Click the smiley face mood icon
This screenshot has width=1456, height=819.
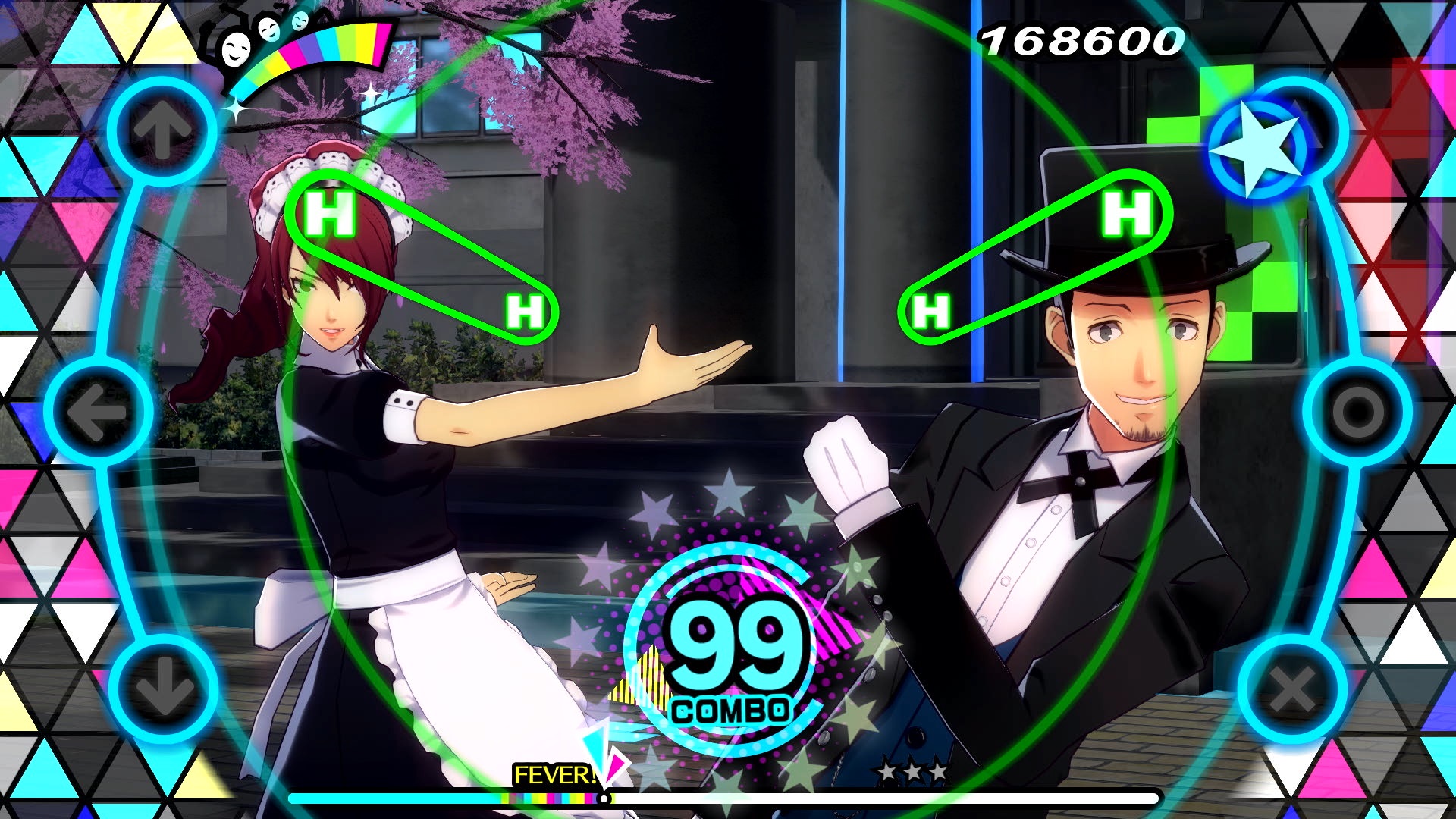pos(237,52)
